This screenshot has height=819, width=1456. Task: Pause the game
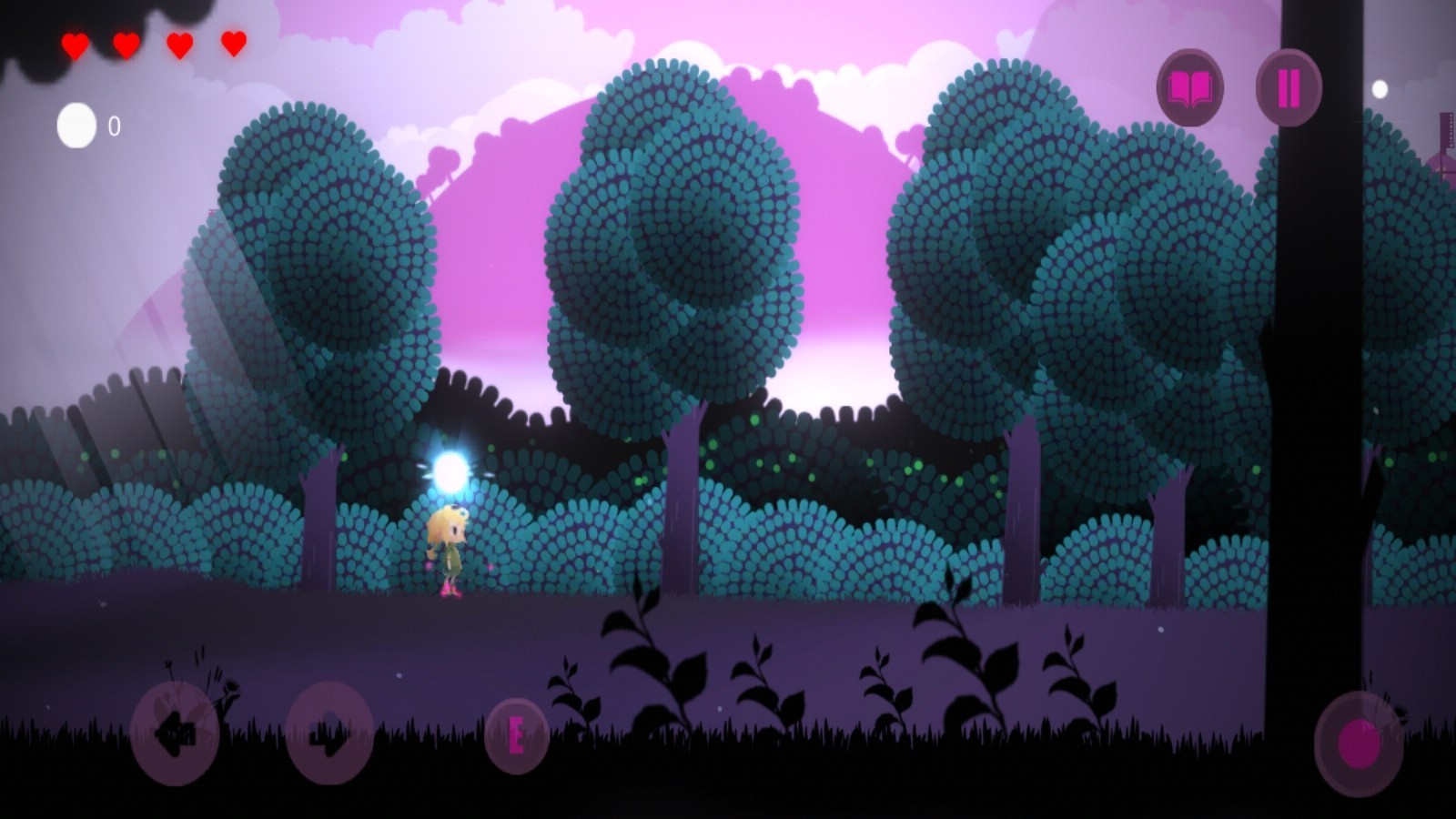[x=1289, y=88]
